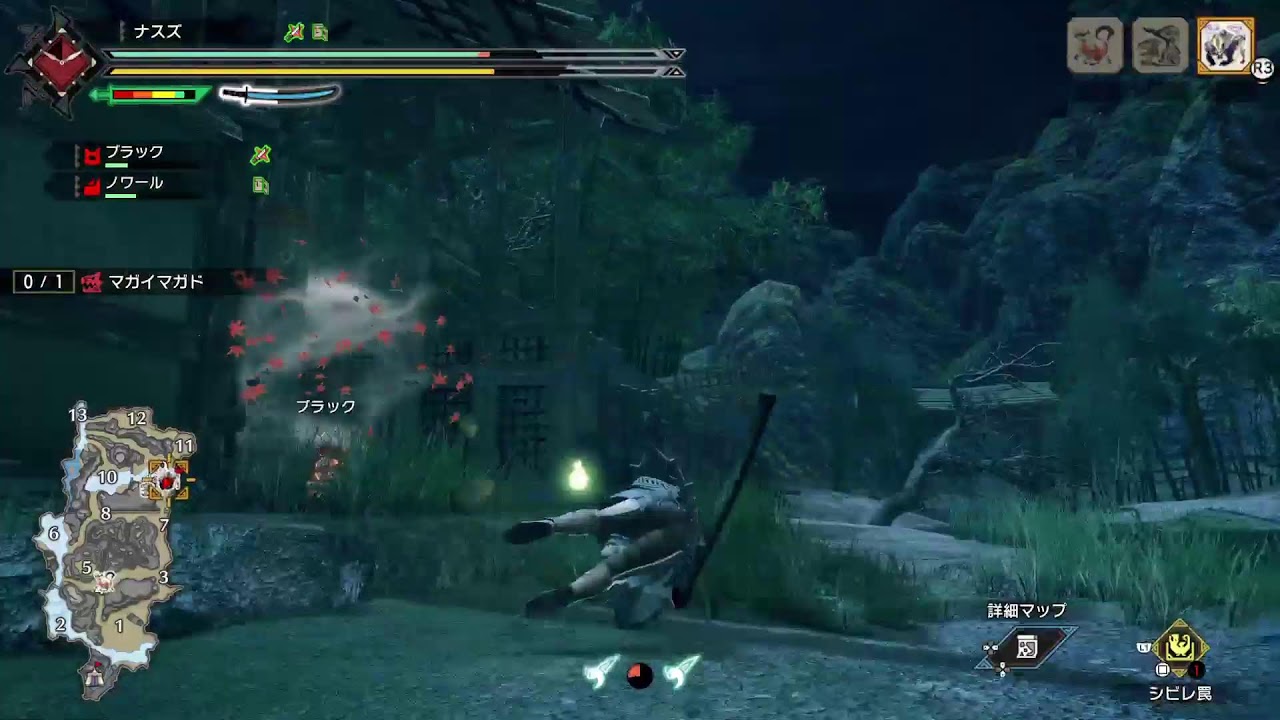The image size is (1280, 720).
Task: Select the grey monster icon in the middle
Action: 1160,46
